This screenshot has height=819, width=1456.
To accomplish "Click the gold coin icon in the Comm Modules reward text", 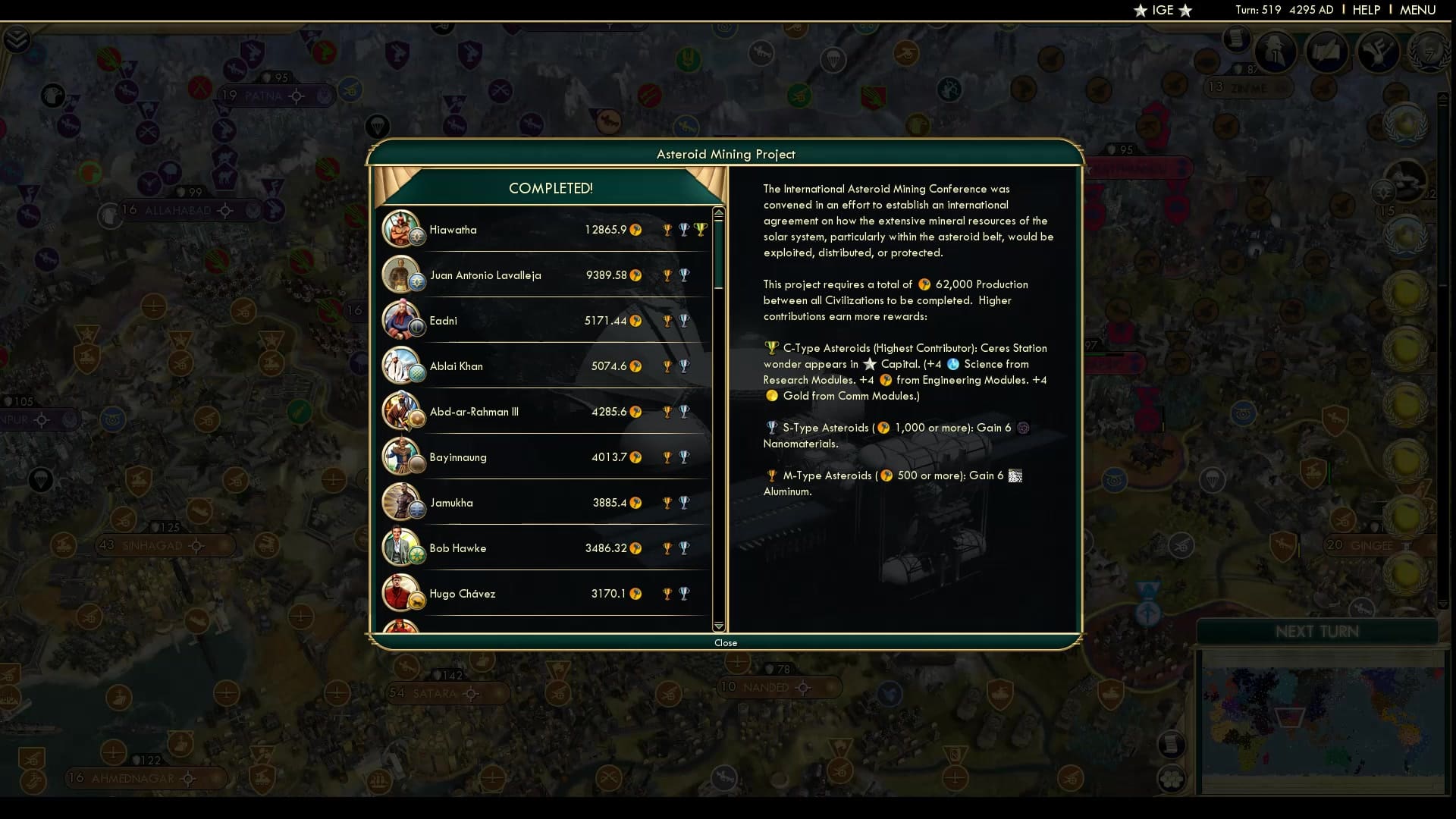I will (773, 395).
